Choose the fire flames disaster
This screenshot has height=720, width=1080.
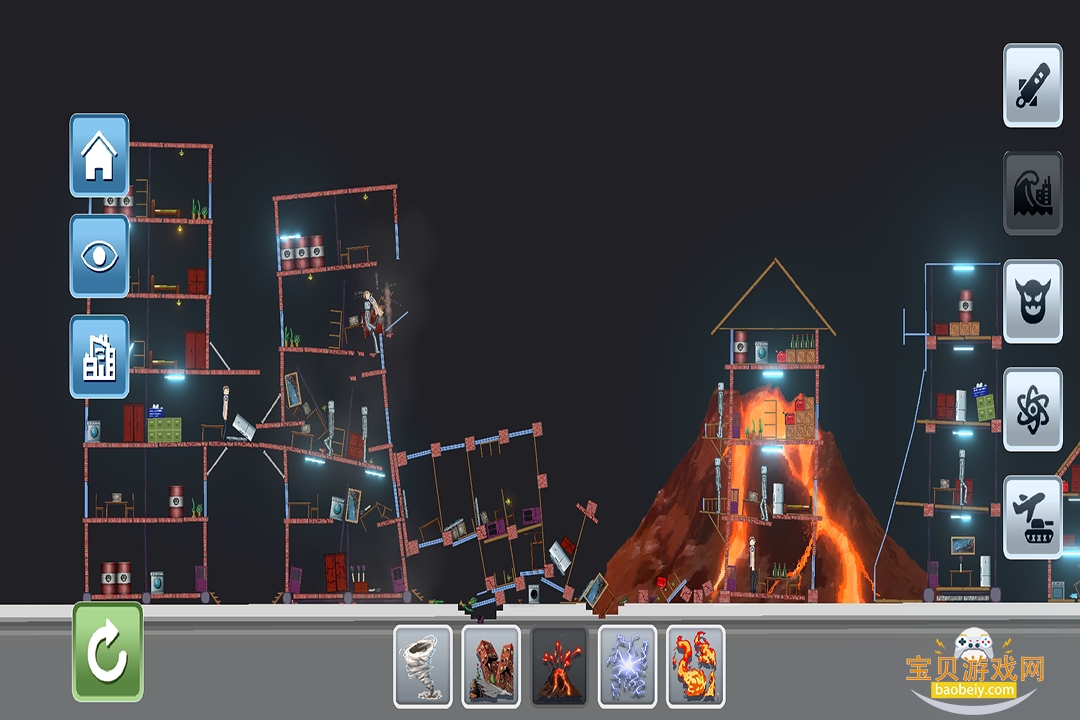point(695,666)
